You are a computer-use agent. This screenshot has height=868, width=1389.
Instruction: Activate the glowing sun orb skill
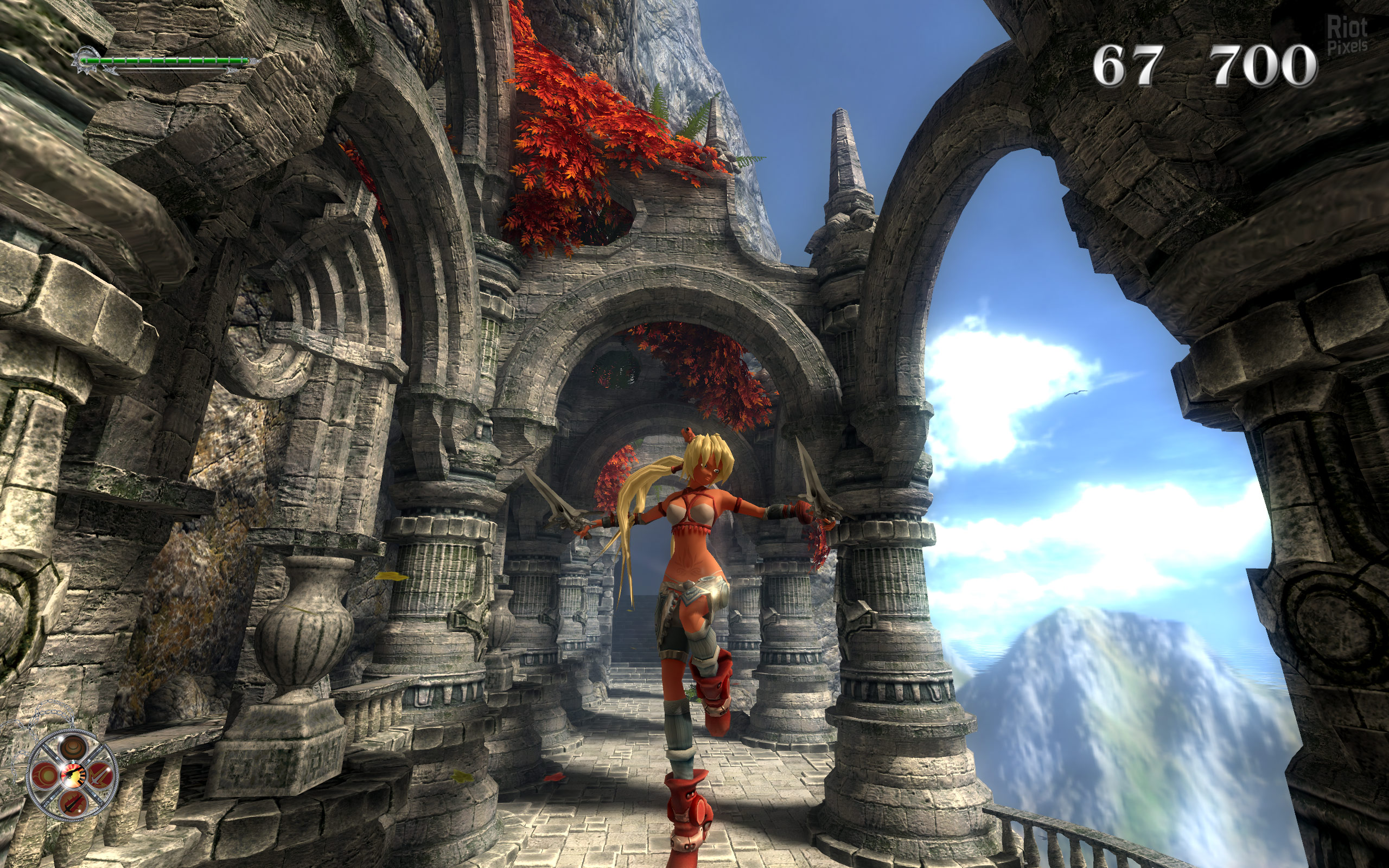[x=46, y=776]
